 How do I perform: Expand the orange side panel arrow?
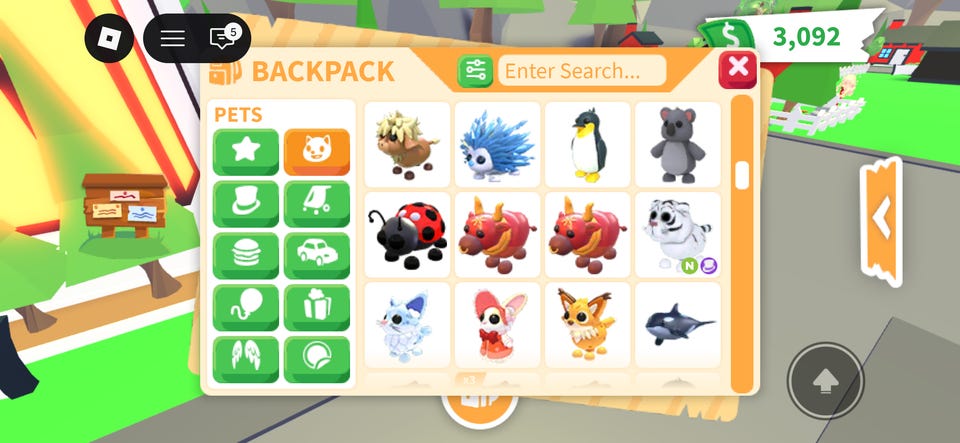tap(881, 220)
